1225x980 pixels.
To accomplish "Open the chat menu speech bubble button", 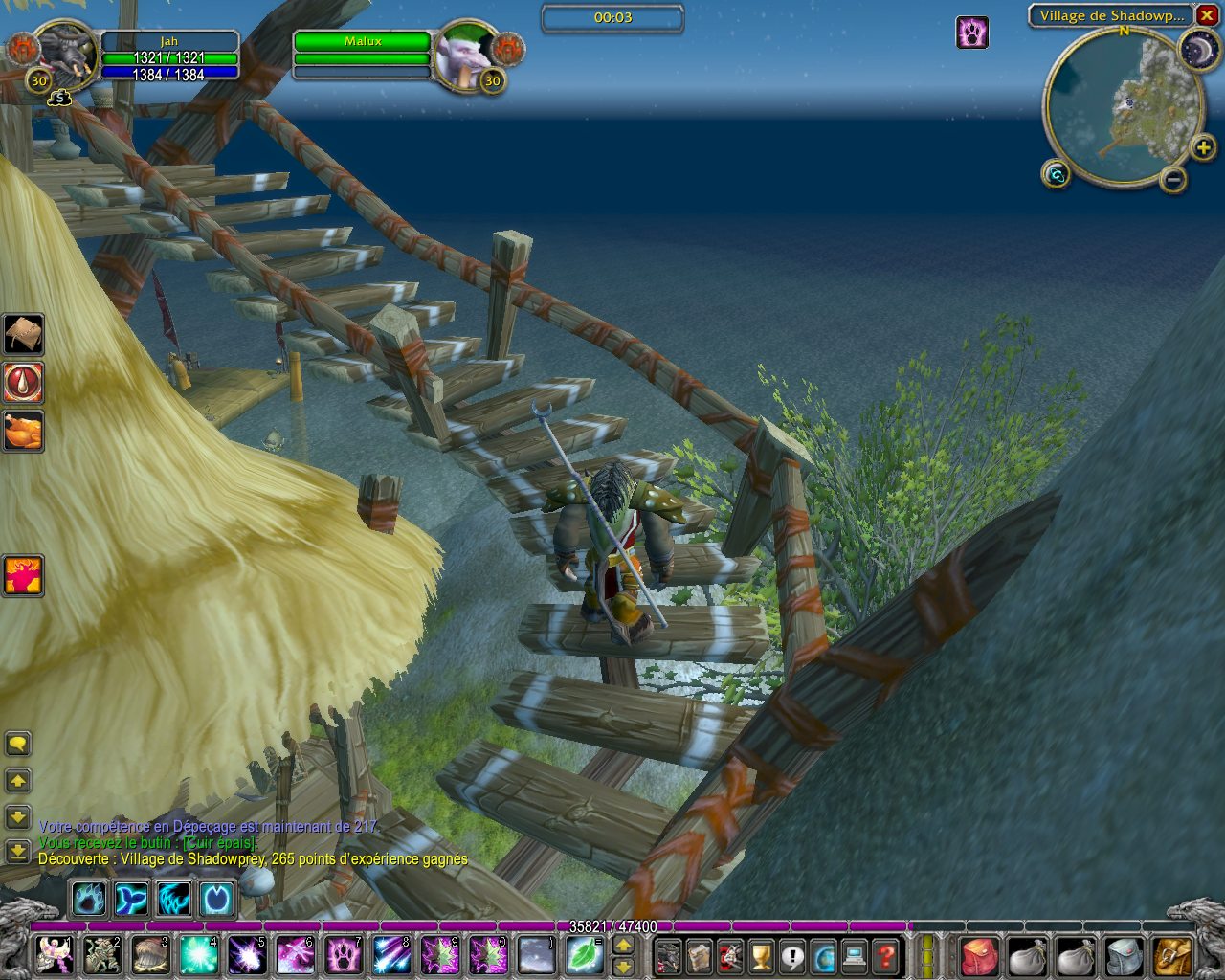I will coord(18,743).
